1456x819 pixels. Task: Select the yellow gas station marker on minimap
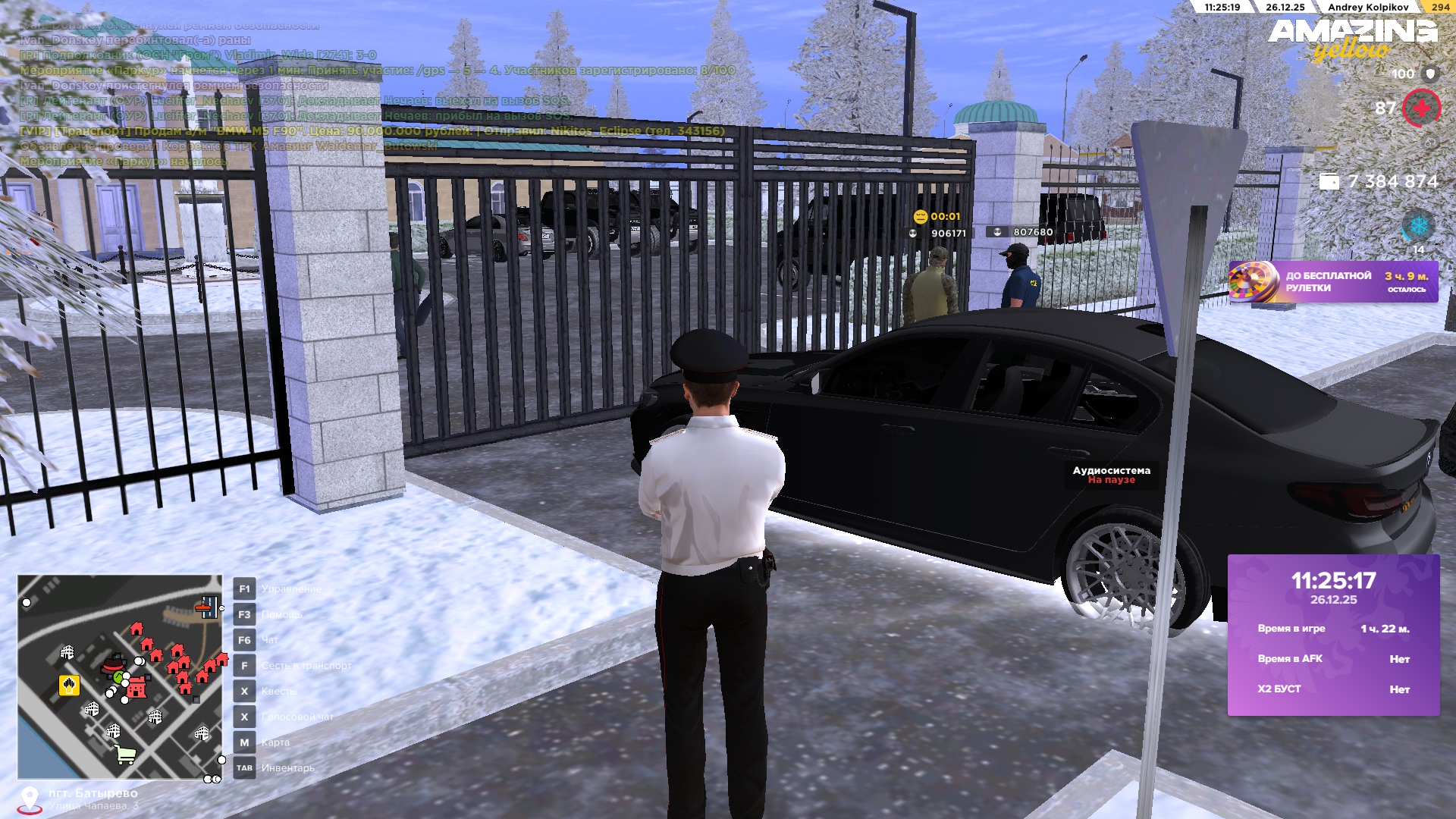[x=69, y=686]
